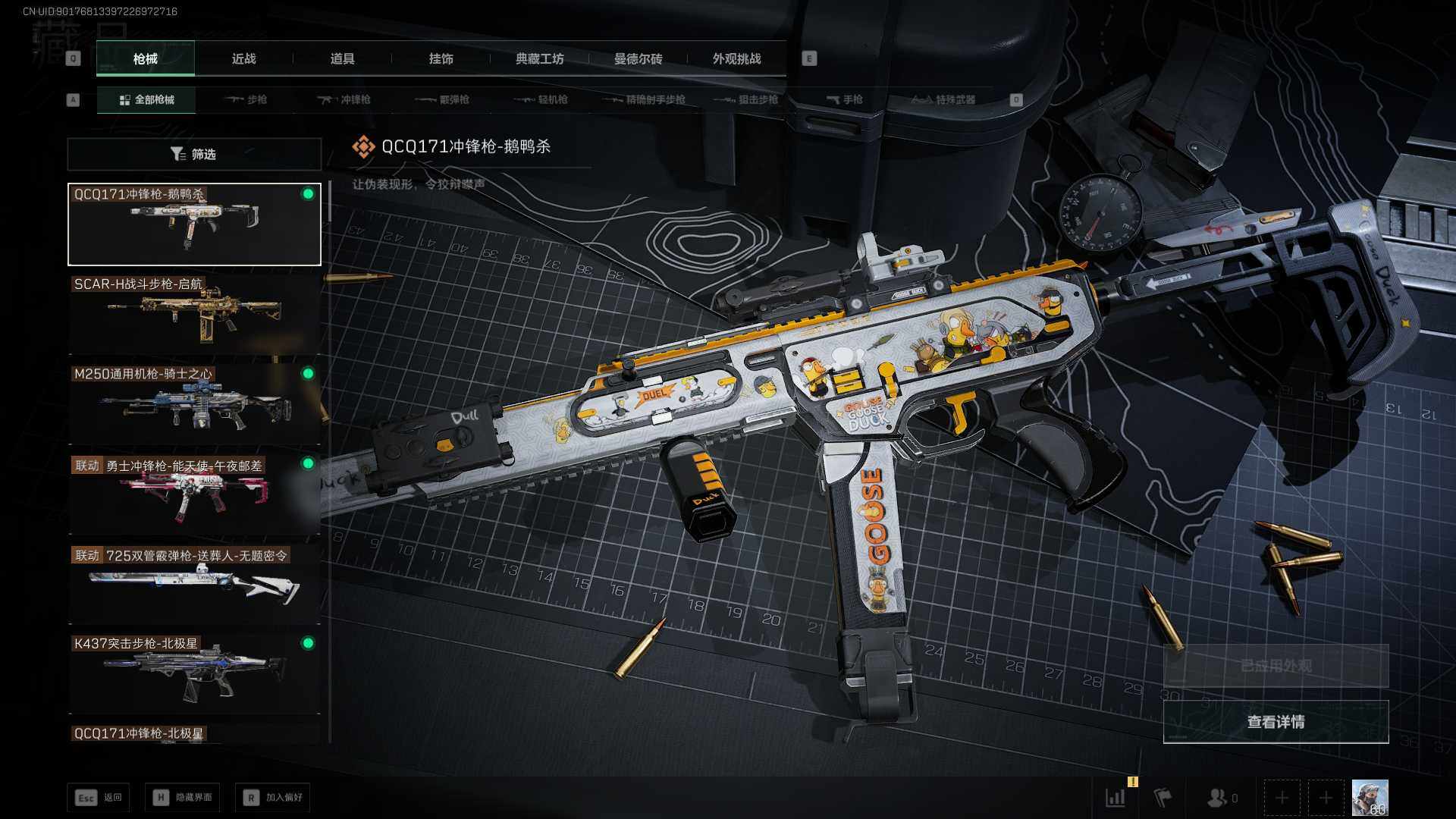1456x819 pixels.
Task: Open the 外观挑战 challenges tab
Action: tap(736, 58)
